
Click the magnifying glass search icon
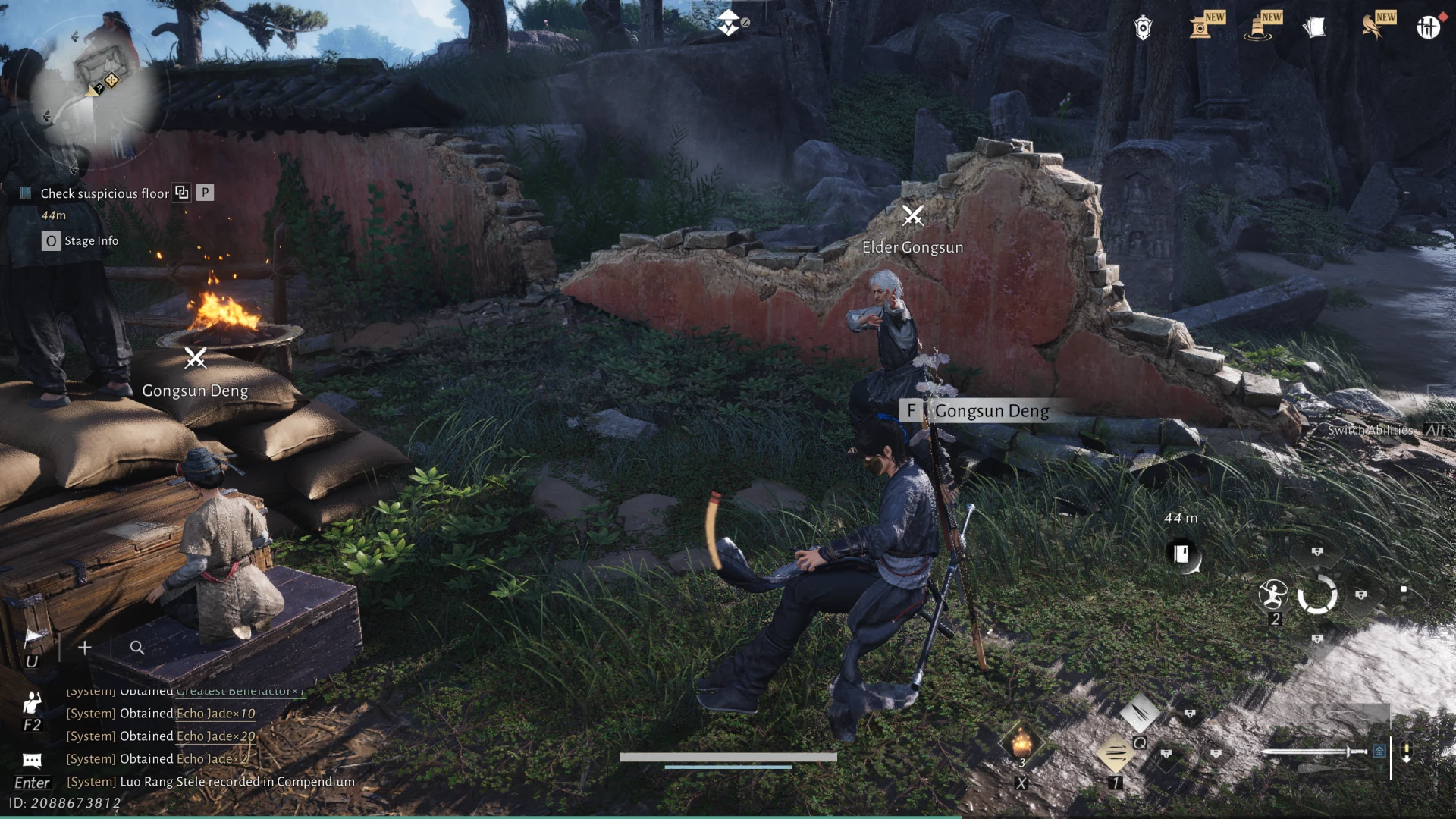pos(137,648)
